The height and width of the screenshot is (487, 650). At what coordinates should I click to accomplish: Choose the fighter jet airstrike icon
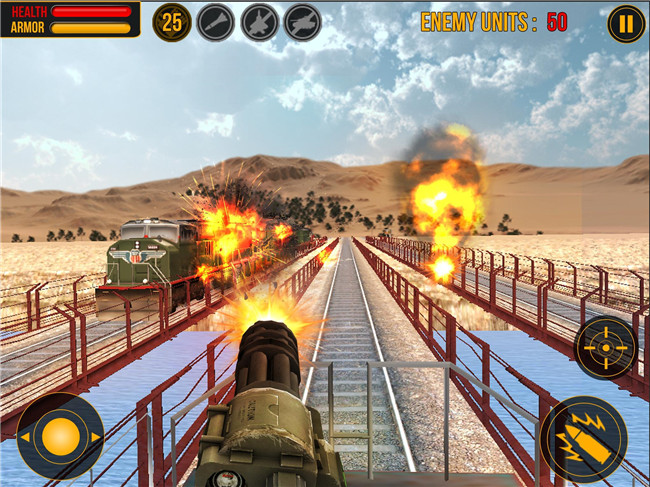point(259,22)
